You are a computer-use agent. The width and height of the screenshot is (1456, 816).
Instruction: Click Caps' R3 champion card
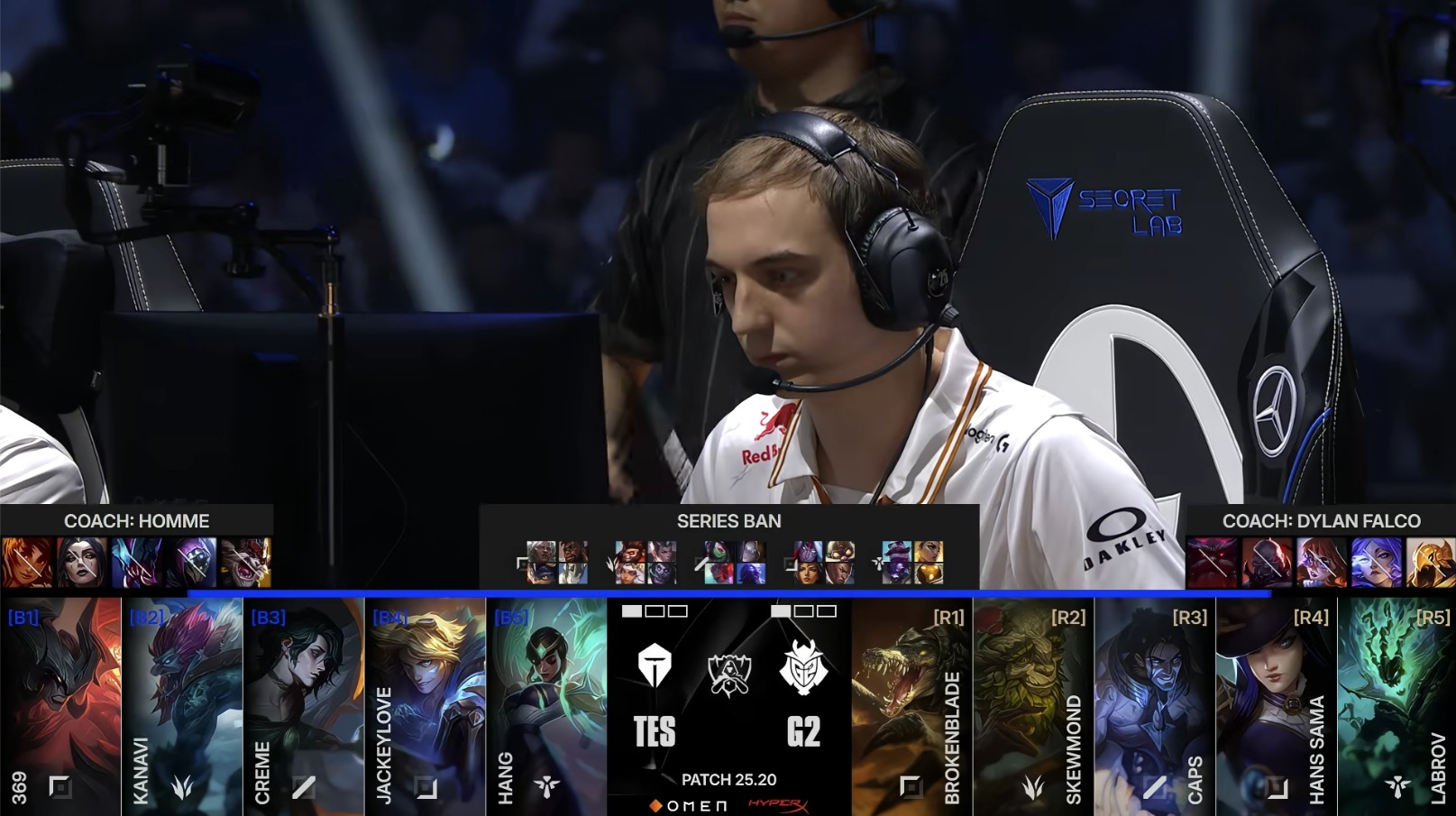[1156, 706]
